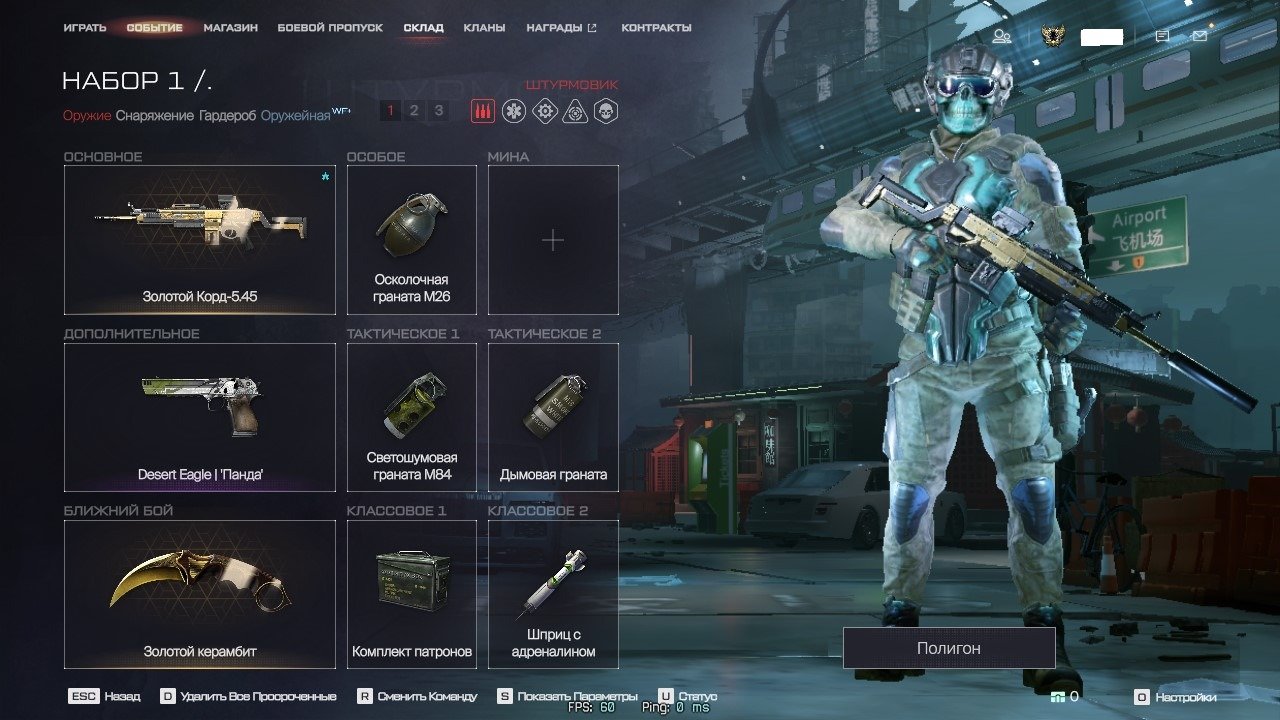Add an item to the empty Мина slot
Image resolution: width=1280 pixels, height=720 pixels.
coord(553,240)
